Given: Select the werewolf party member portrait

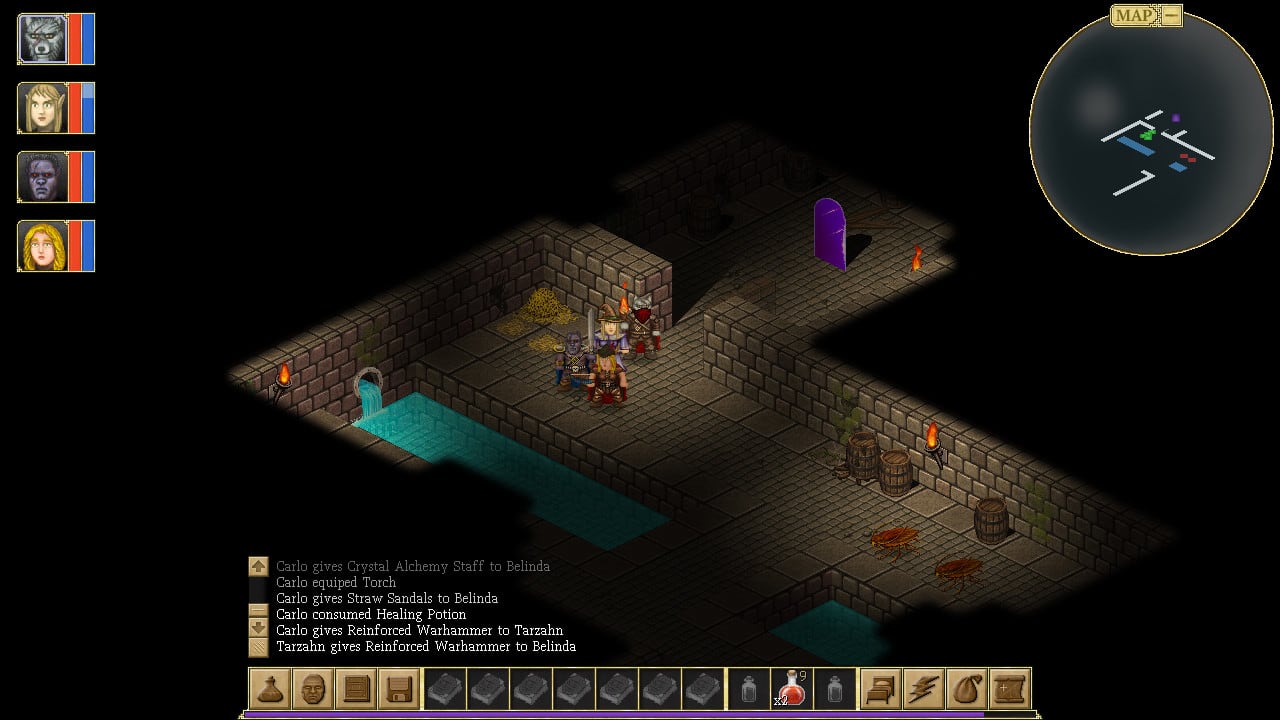Looking at the screenshot, I should tap(43, 39).
